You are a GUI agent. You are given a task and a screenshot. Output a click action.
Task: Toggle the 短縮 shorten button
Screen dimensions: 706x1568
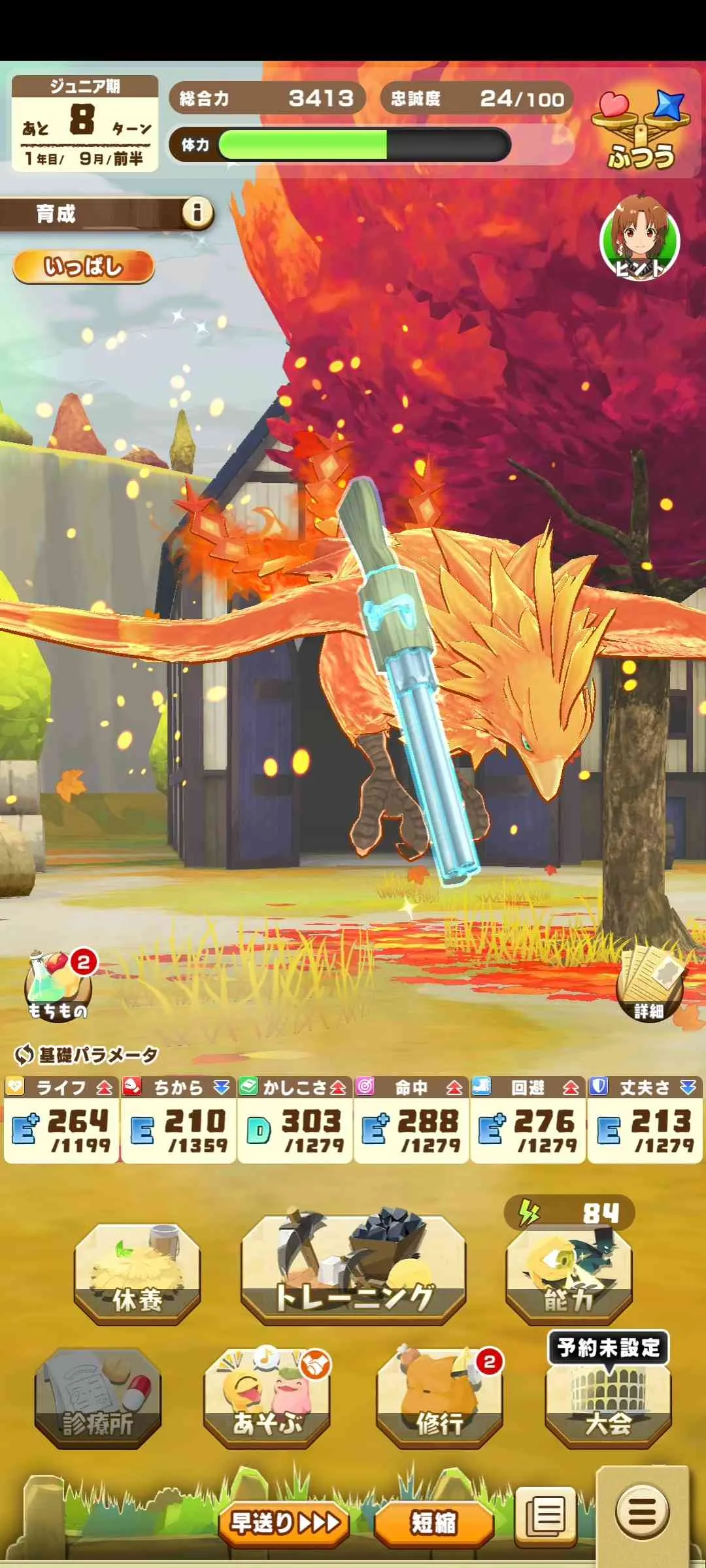433,1523
